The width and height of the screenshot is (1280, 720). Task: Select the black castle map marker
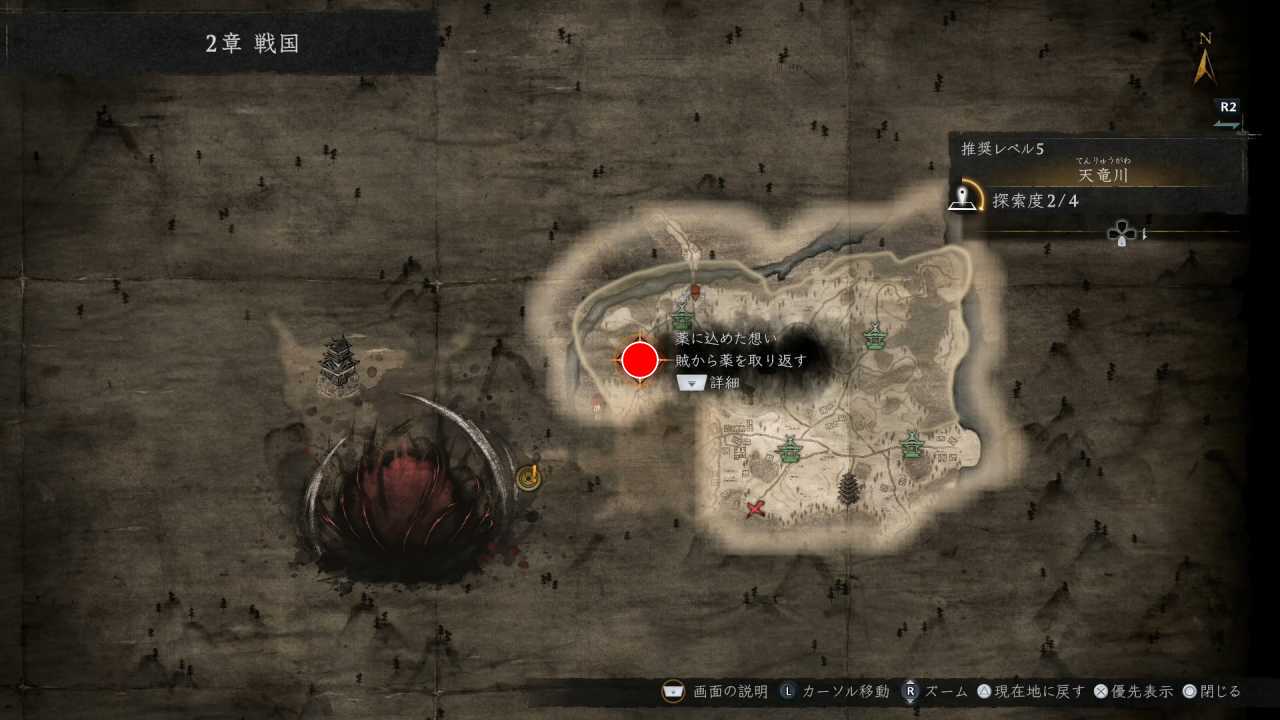click(x=339, y=365)
